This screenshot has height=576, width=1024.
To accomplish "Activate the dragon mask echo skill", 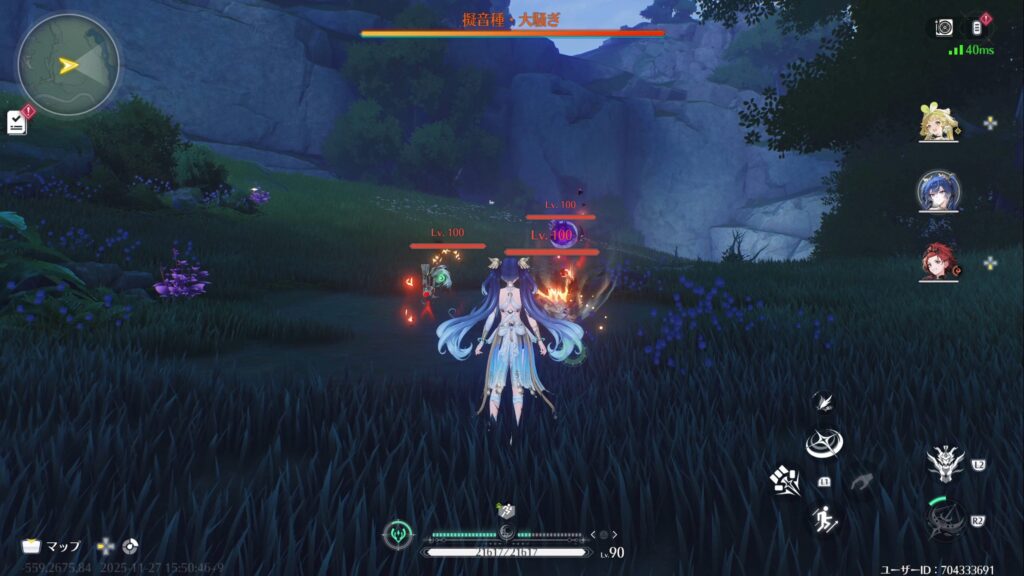I will coord(944,462).
